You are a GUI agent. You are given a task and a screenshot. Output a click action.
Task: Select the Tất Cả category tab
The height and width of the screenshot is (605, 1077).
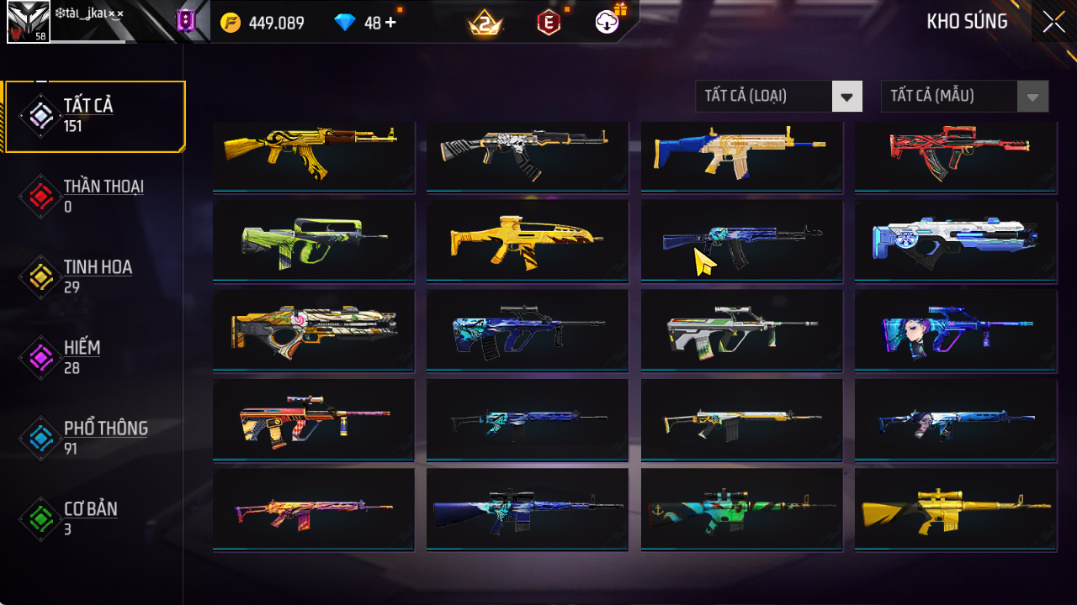click(95, 116)
